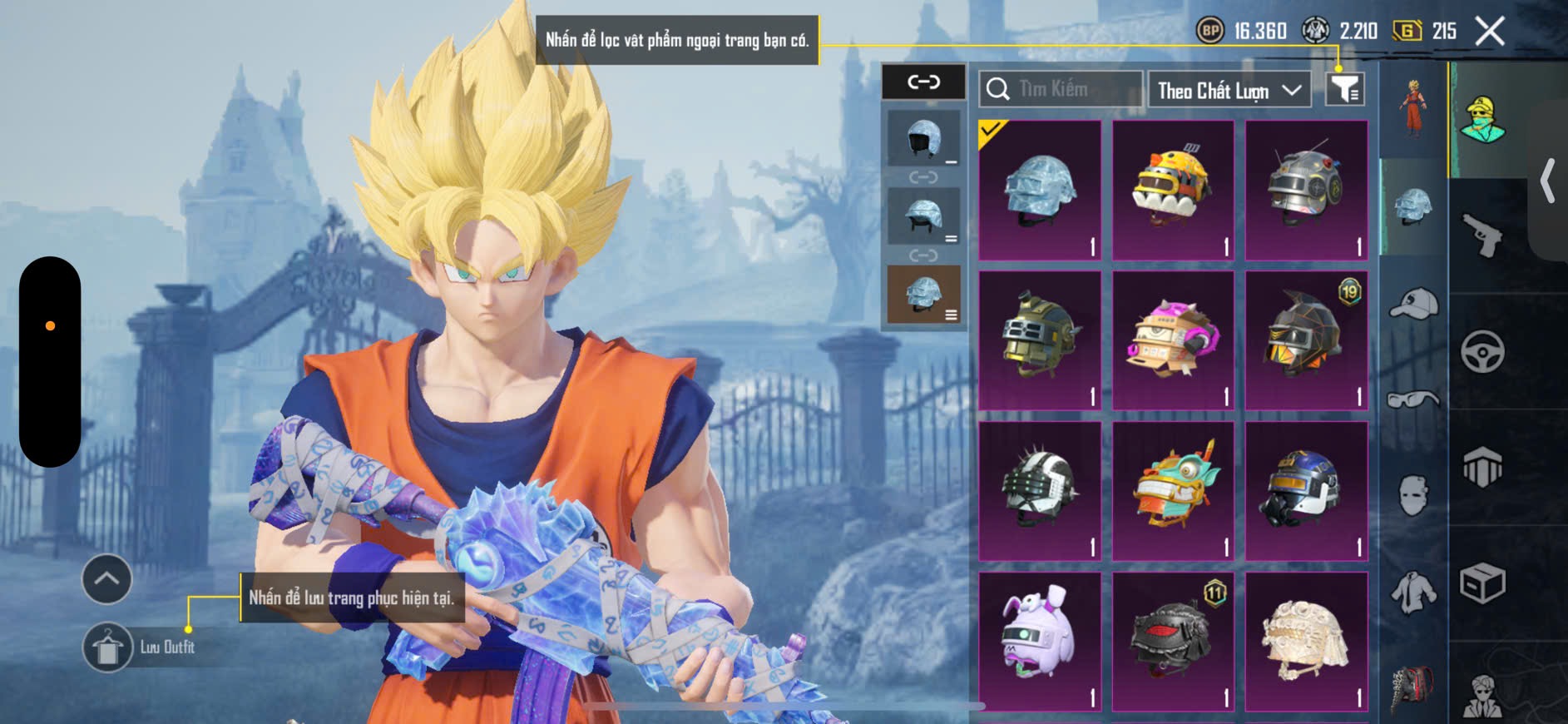Viewport: 1568px width, 724px height.
Task: Select the pink cardboard robot helmet
Action: [1173, 340]
